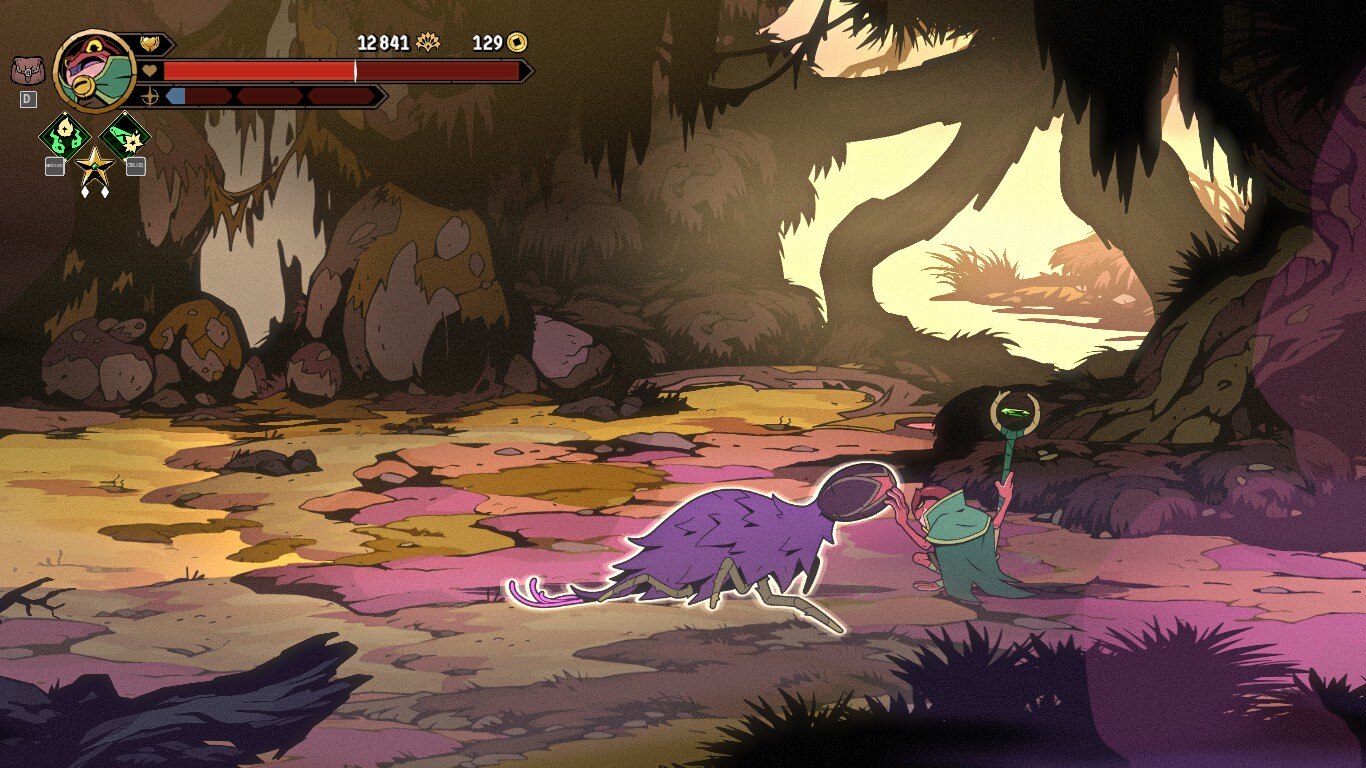
Task: Activate the green flame ability
Action: [64, 136]
